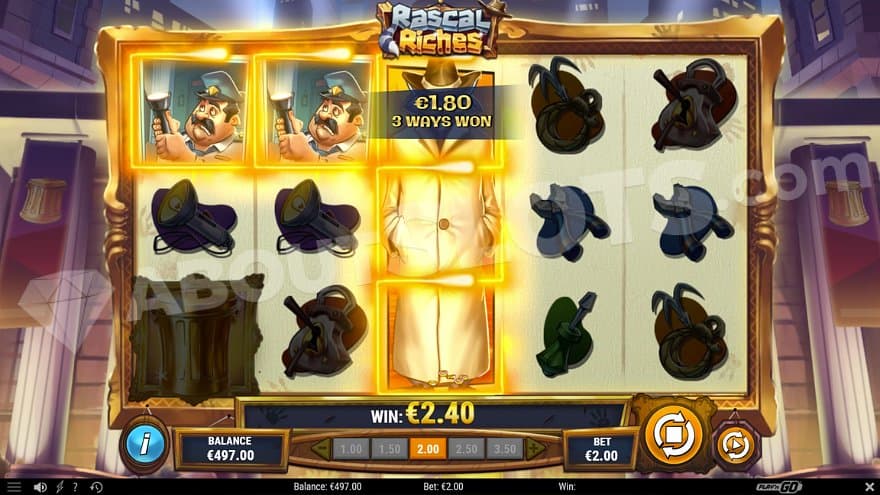The height and width of the screenshot is (495, 880).
Task: Choose the 1.50 bet value
Action: point(389,449)
